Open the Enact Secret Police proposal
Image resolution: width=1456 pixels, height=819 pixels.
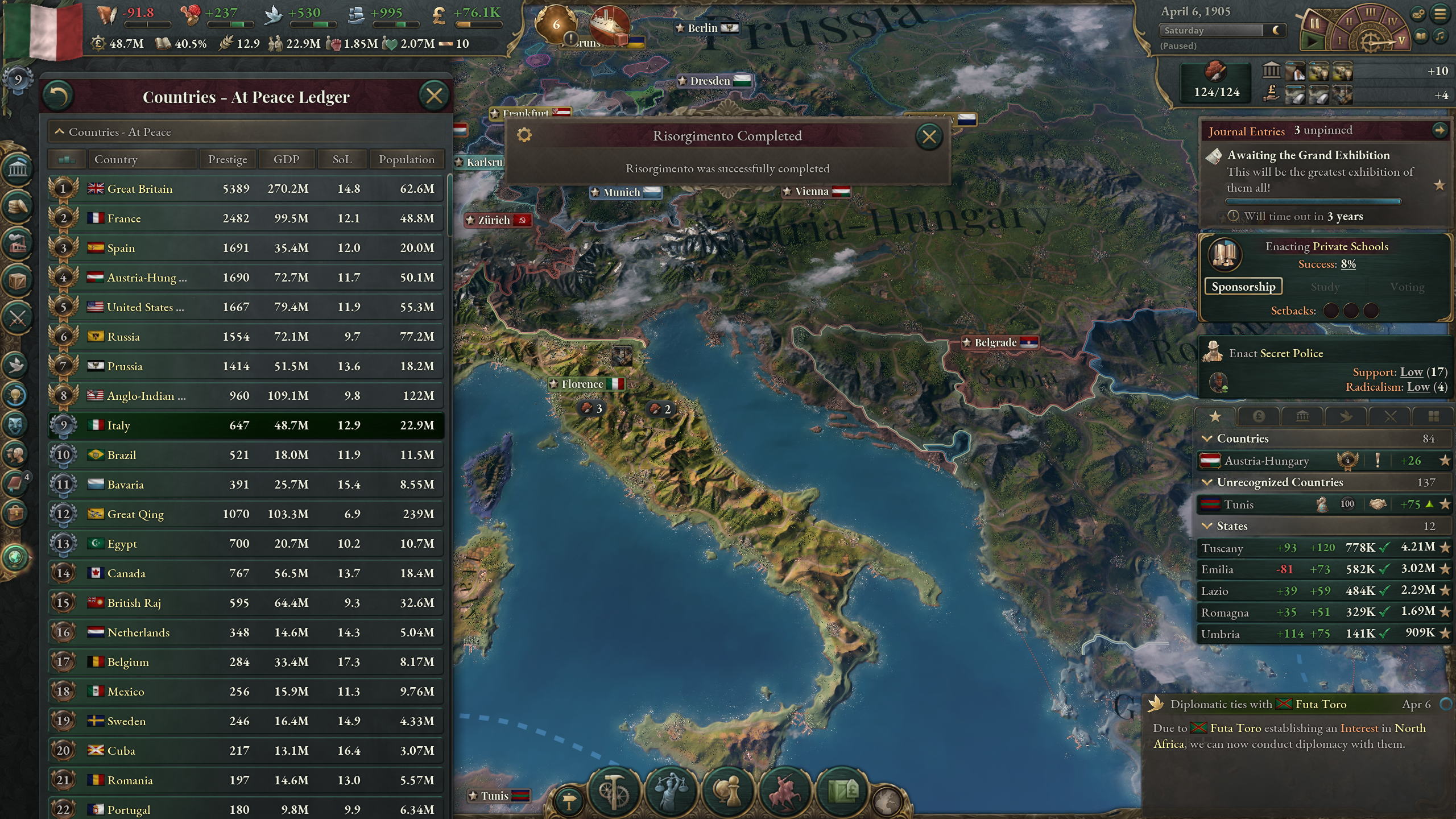pos(1276,353)
